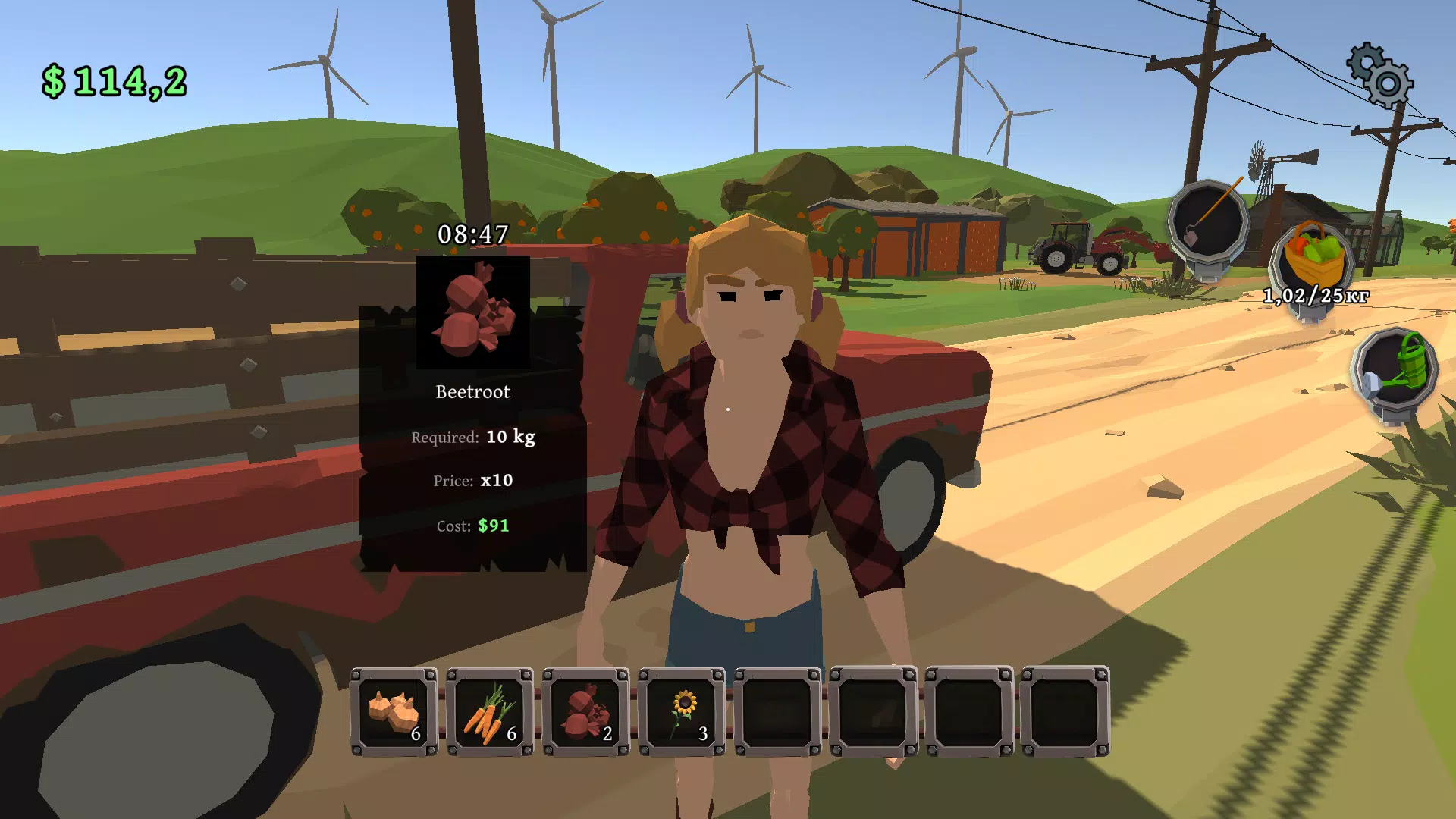The height and width of the screenshot is (819, 1456).
Task: Choose the carrot hotbar slot
Action: 490,712
